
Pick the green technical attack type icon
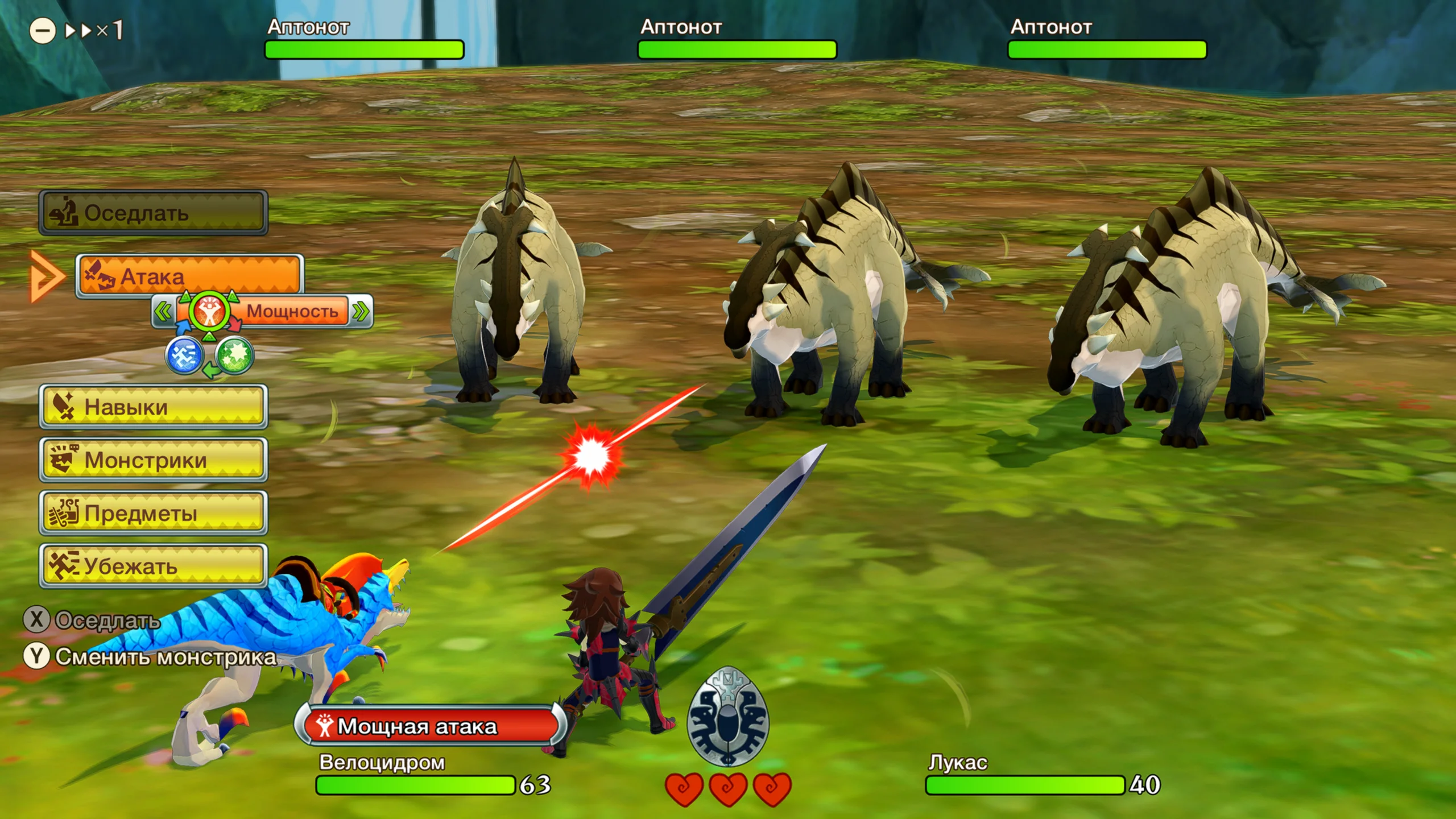234,356
